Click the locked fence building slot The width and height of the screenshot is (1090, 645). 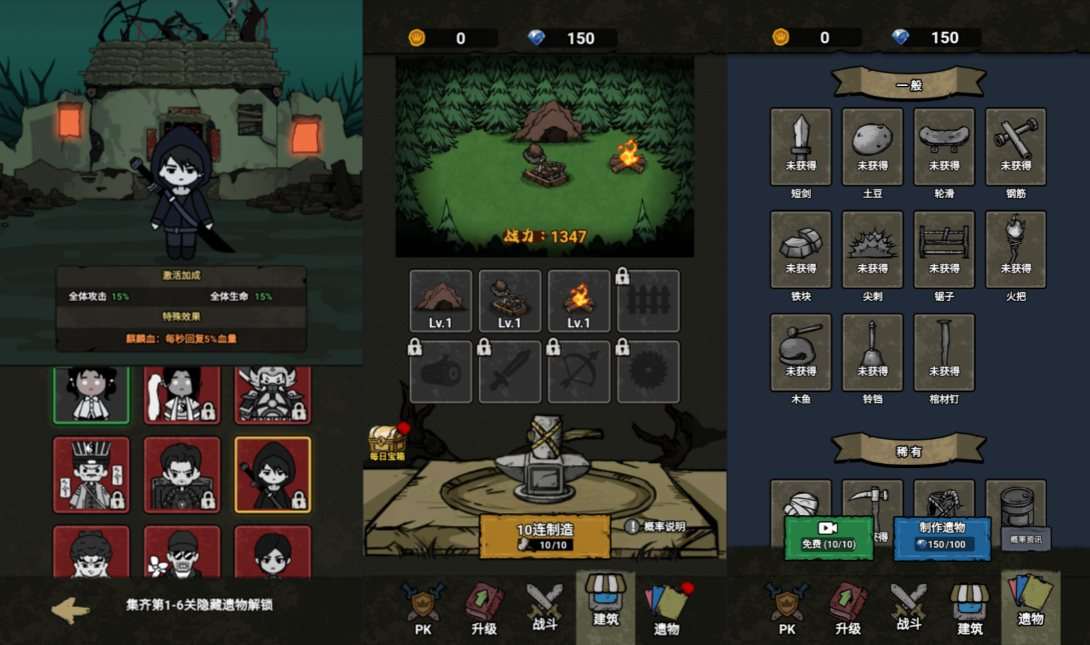(648, 301)
